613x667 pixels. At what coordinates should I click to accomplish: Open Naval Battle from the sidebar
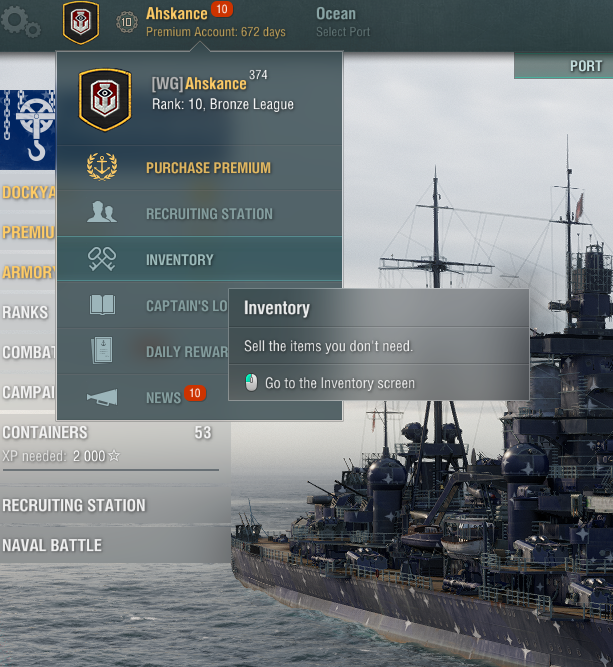click(x=52, y=545)
